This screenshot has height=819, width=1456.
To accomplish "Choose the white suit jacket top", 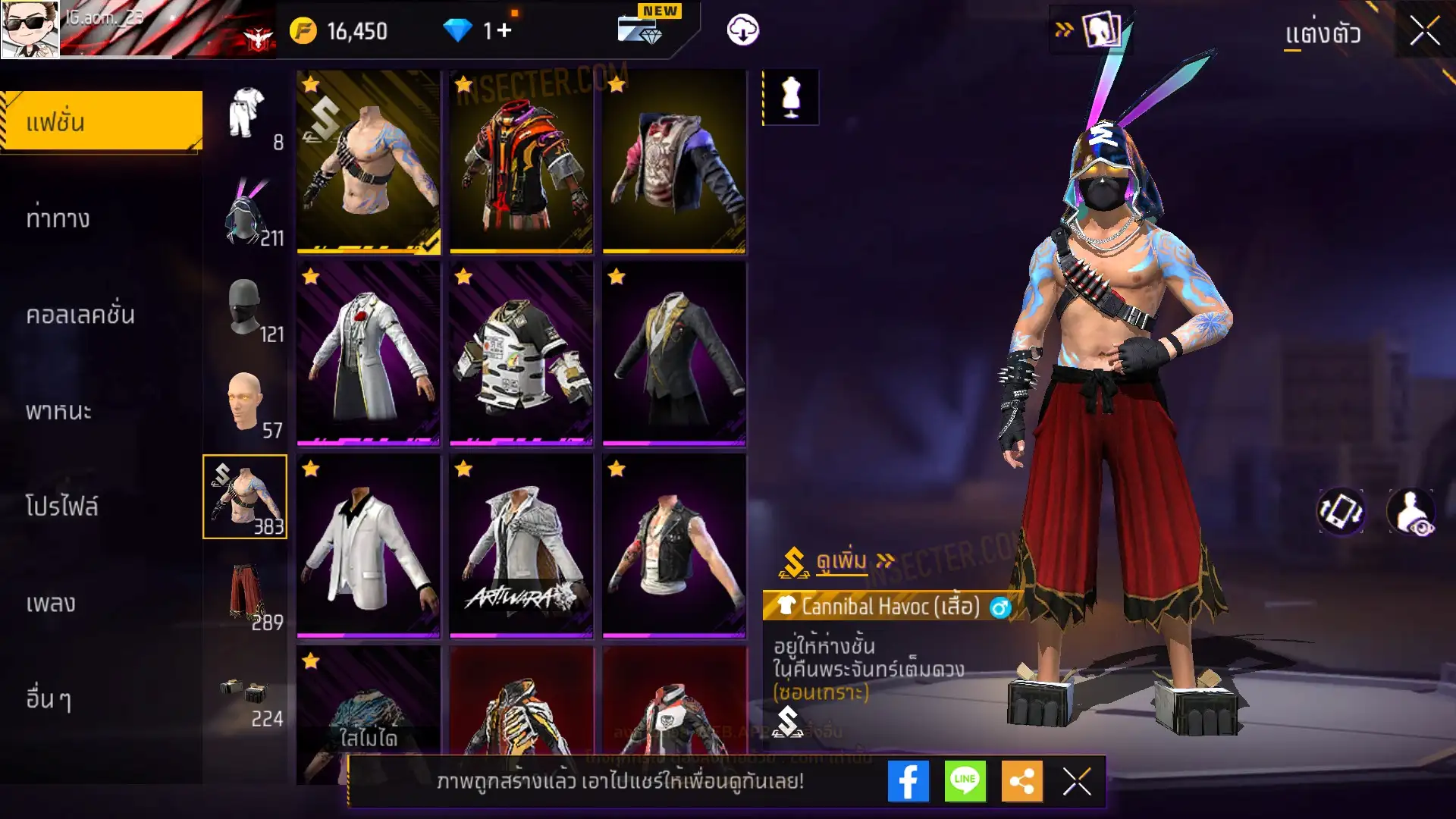I will [x=369, y=546].
